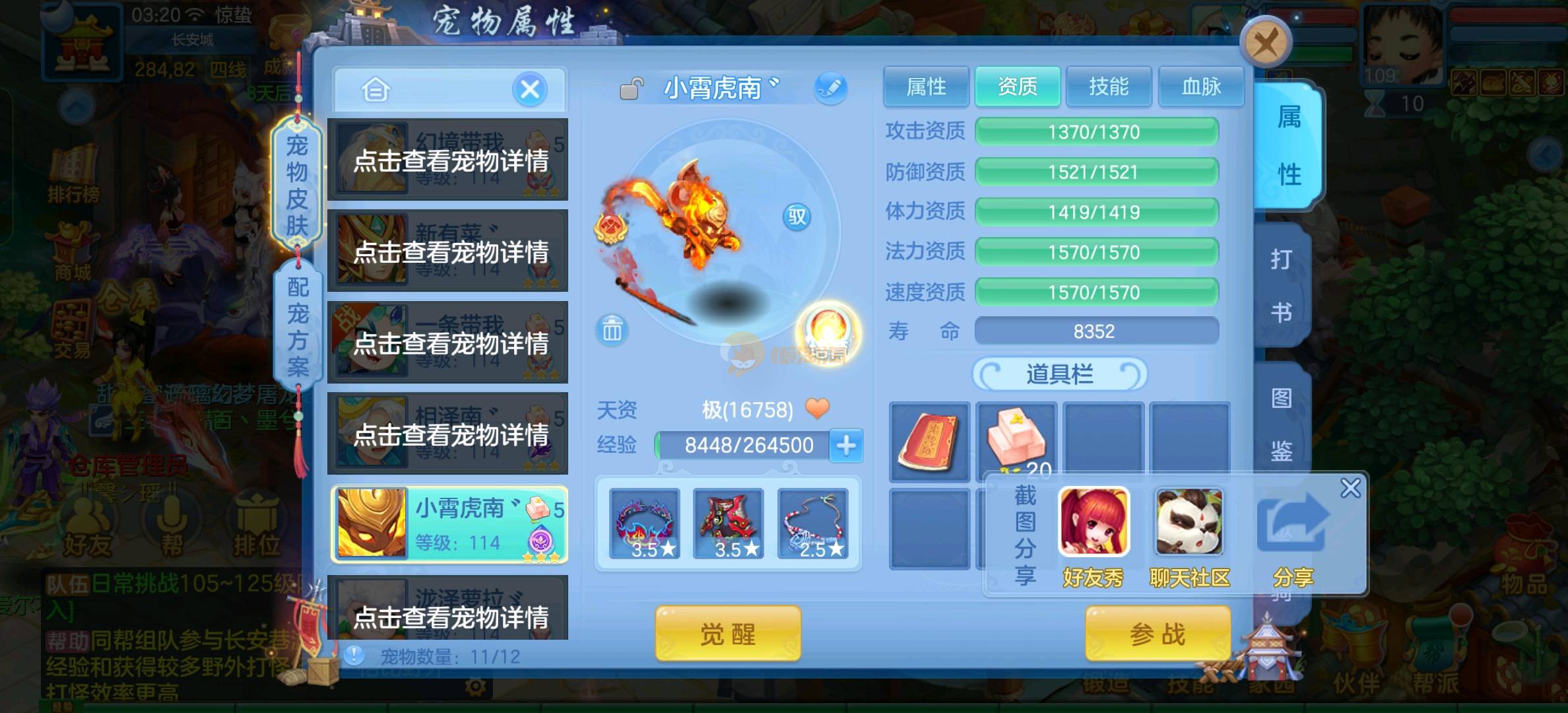The height and width of the screenshot is (713, 1568).
Task: Close the pet attributes window
Action: tap(1265, 44)
